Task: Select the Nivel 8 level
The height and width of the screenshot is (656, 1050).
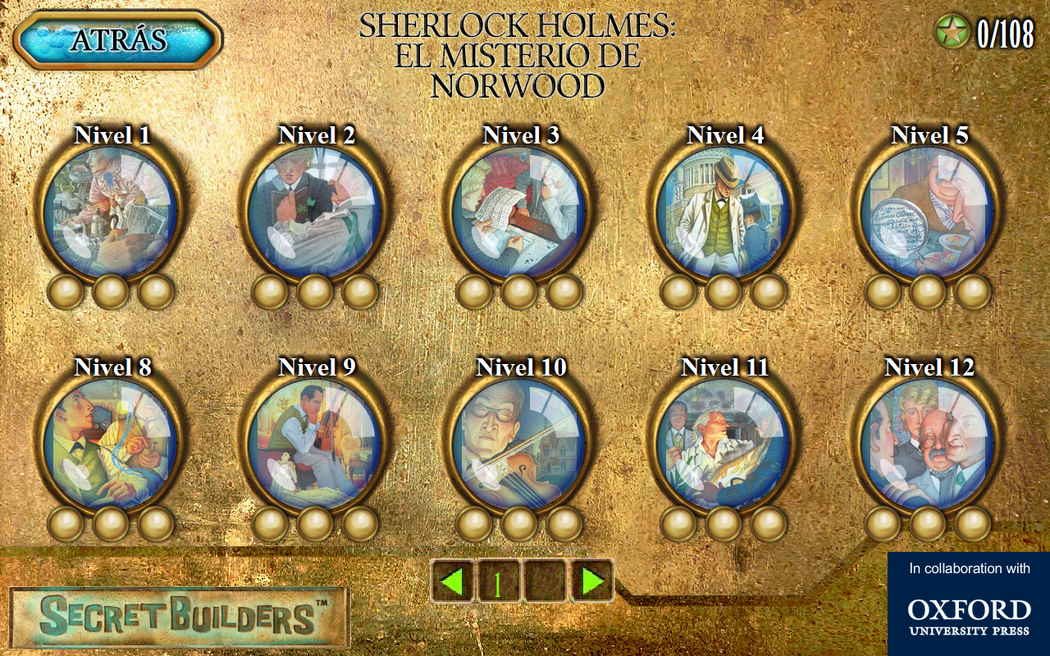Action: point(111,444)
